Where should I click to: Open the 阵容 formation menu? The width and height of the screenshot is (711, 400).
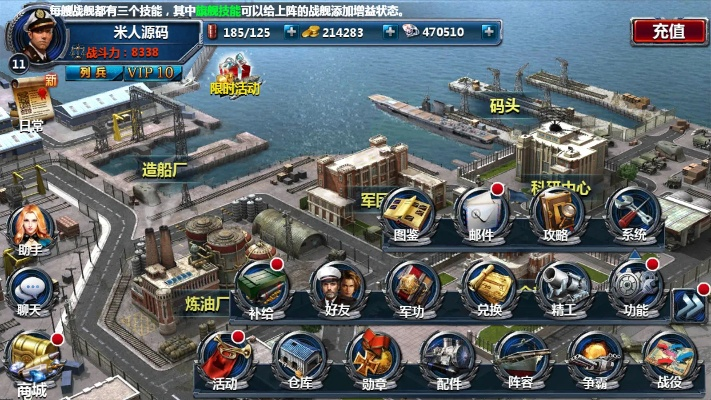coord(520,360)
